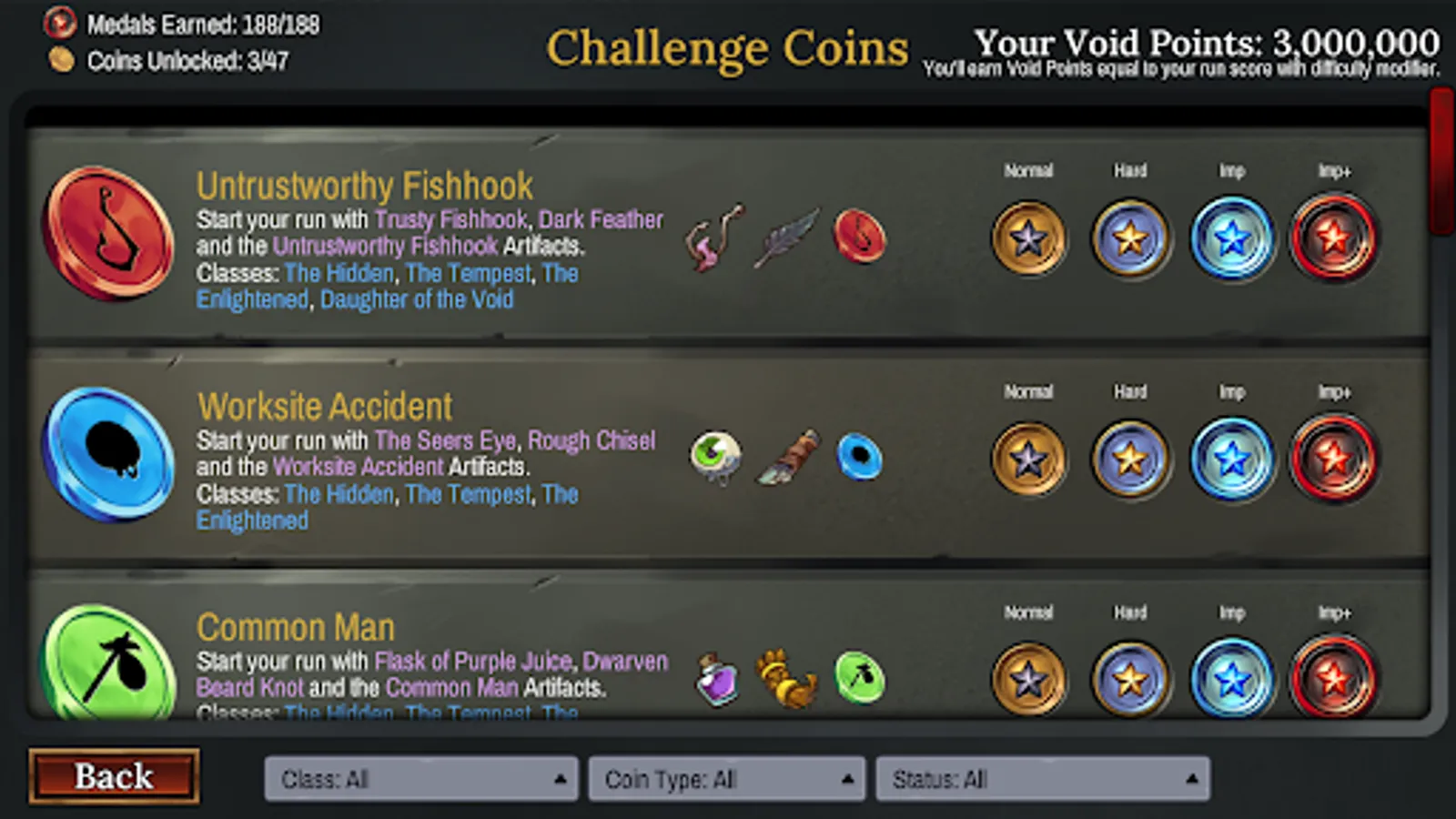Image resolution: width=1456 pixels, height=819 pixels.
Task: Select the Hard medal for Worksite Accident
Action: 1130,458
